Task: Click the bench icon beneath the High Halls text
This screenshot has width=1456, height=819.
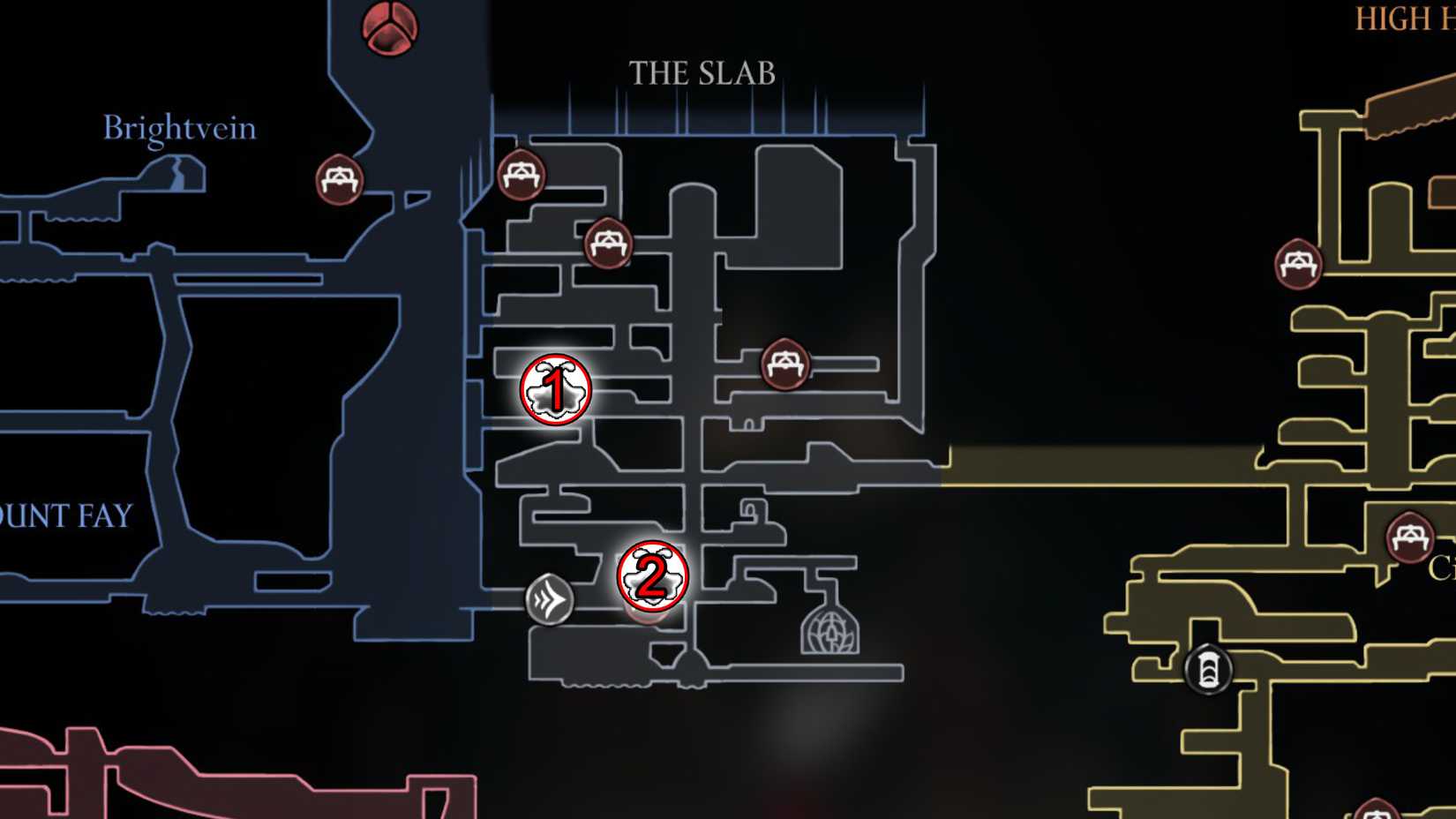Action: (1298, 262)
